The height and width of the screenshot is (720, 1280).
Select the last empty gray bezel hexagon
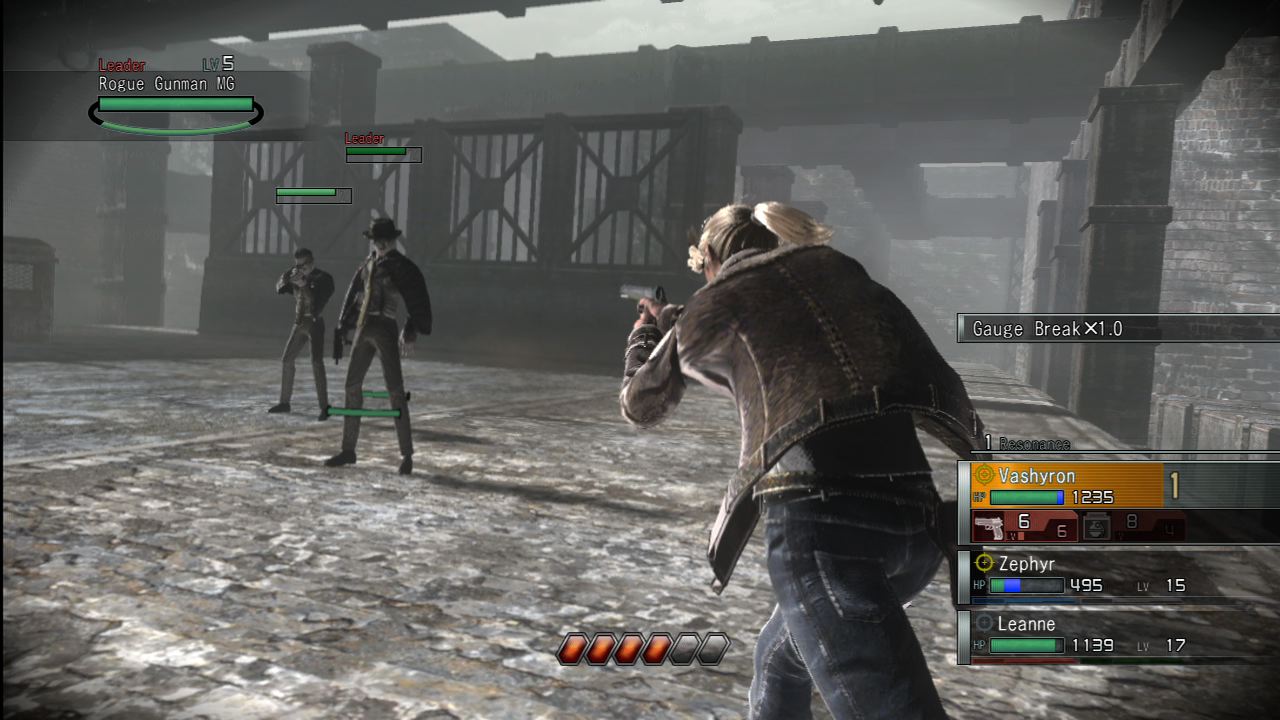(712, 648)
